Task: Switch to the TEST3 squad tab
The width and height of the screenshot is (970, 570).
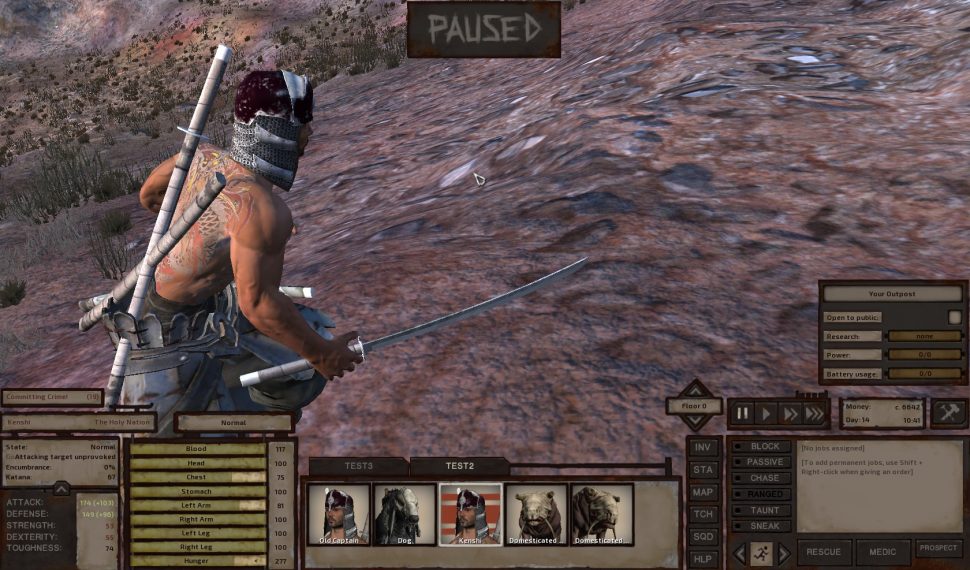Action: pyautogui.click(x=358, y=466)
